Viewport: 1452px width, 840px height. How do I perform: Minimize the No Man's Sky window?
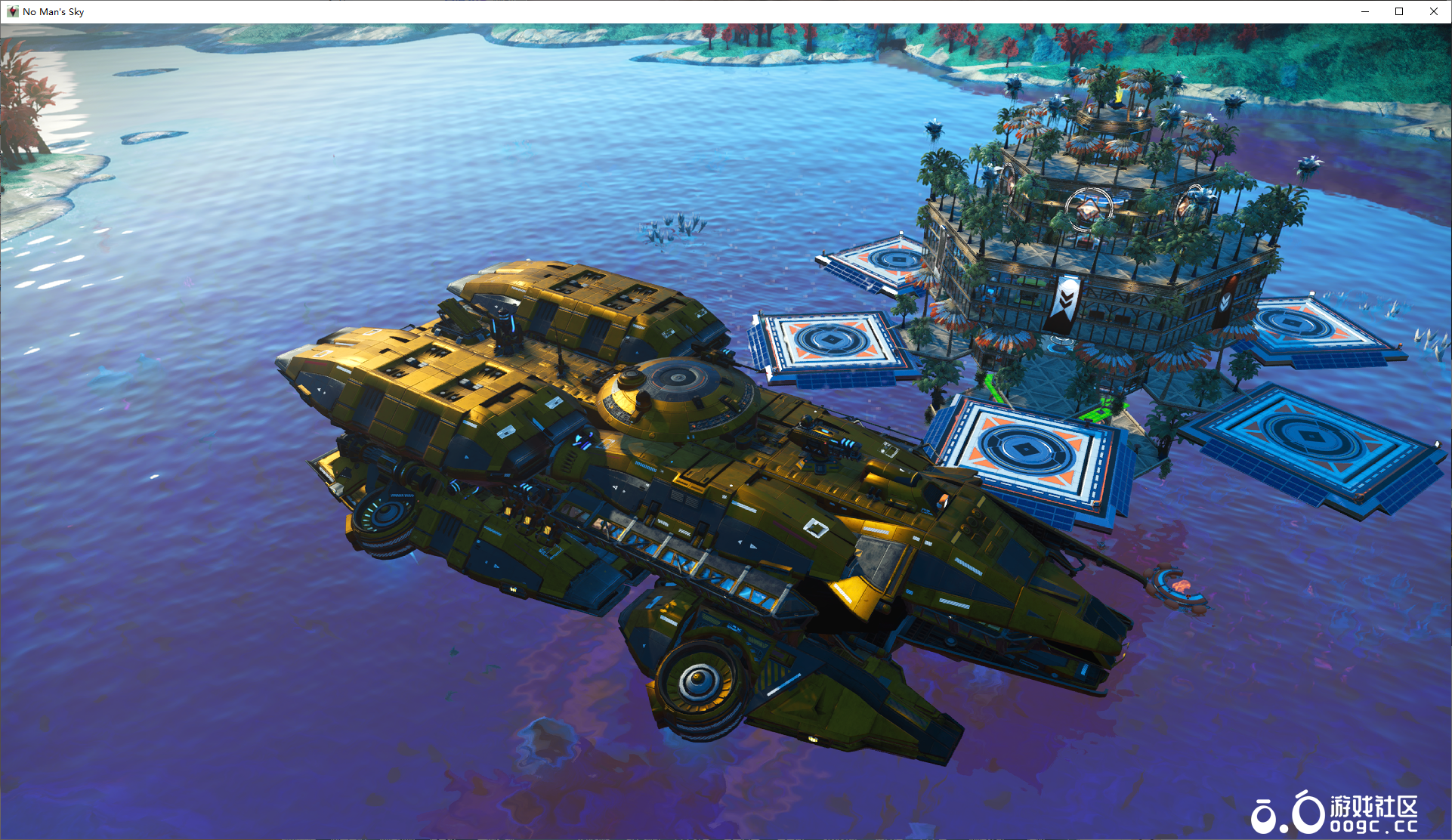[1365, 11]
